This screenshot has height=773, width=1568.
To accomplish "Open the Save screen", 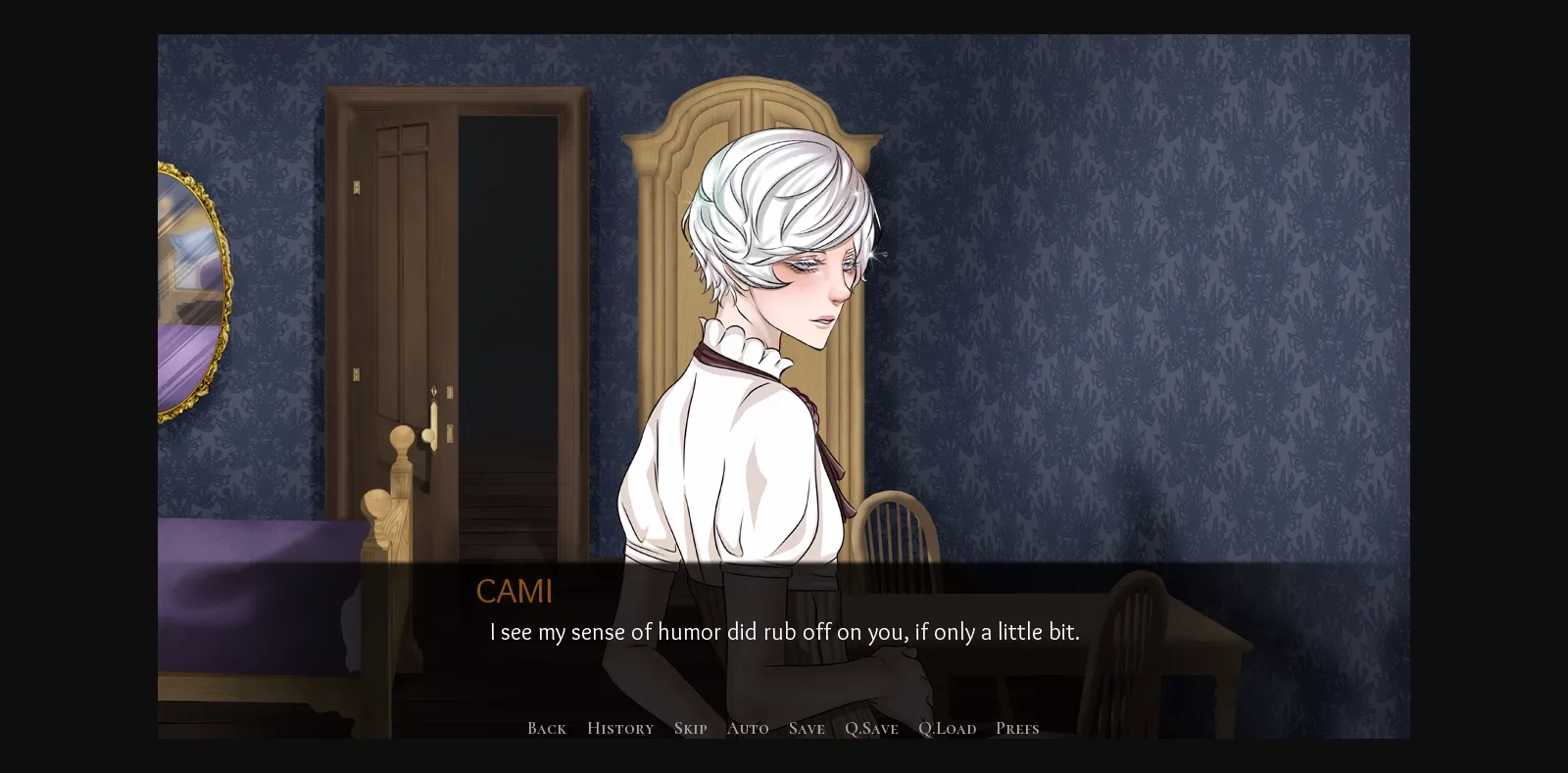I will click(806, 728).
